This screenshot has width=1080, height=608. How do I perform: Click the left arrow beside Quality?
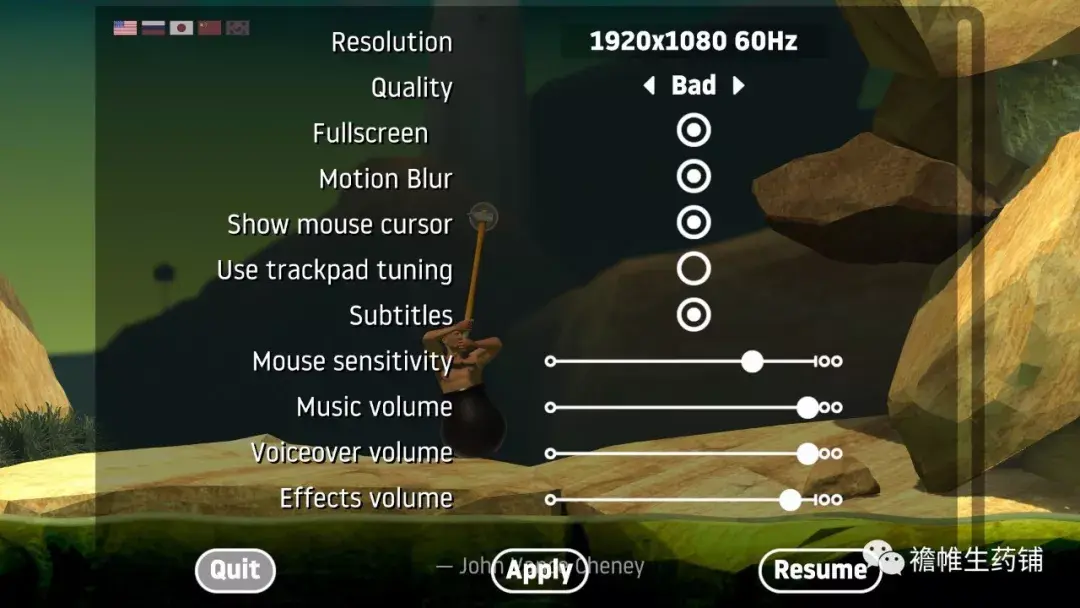[x=649, y=86]
